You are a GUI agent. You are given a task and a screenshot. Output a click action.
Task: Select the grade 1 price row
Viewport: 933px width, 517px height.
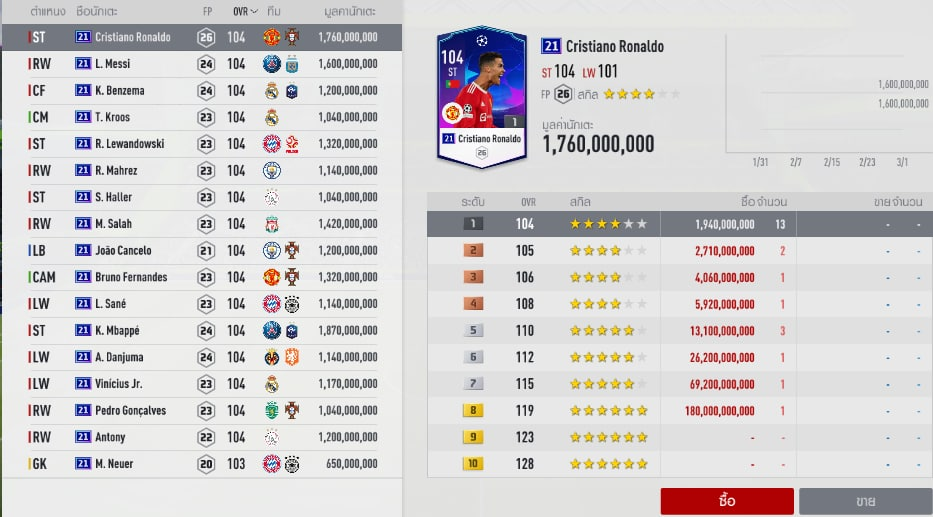(679, 224)
